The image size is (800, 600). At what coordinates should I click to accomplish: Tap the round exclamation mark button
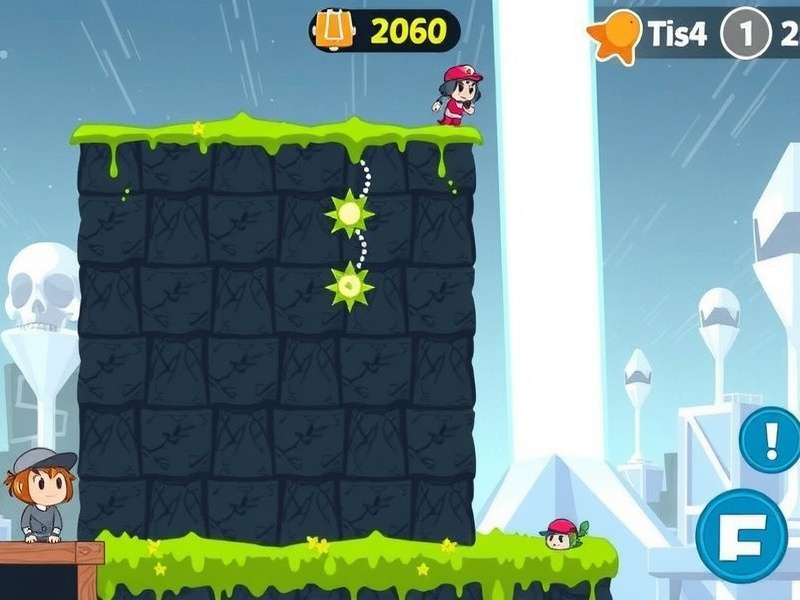[770, 440]
